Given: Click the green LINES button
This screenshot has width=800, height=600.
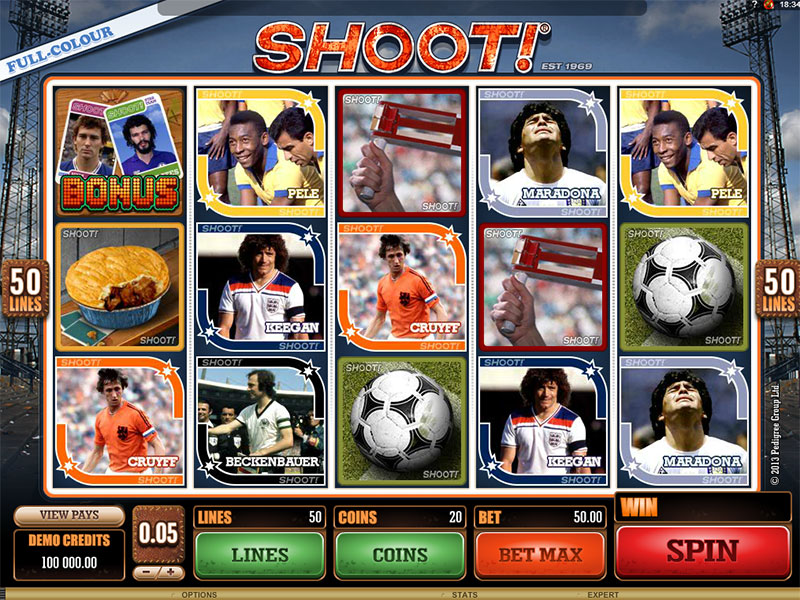Looking at the screenshot, I should pyautogui.click(x=260, y=553).
